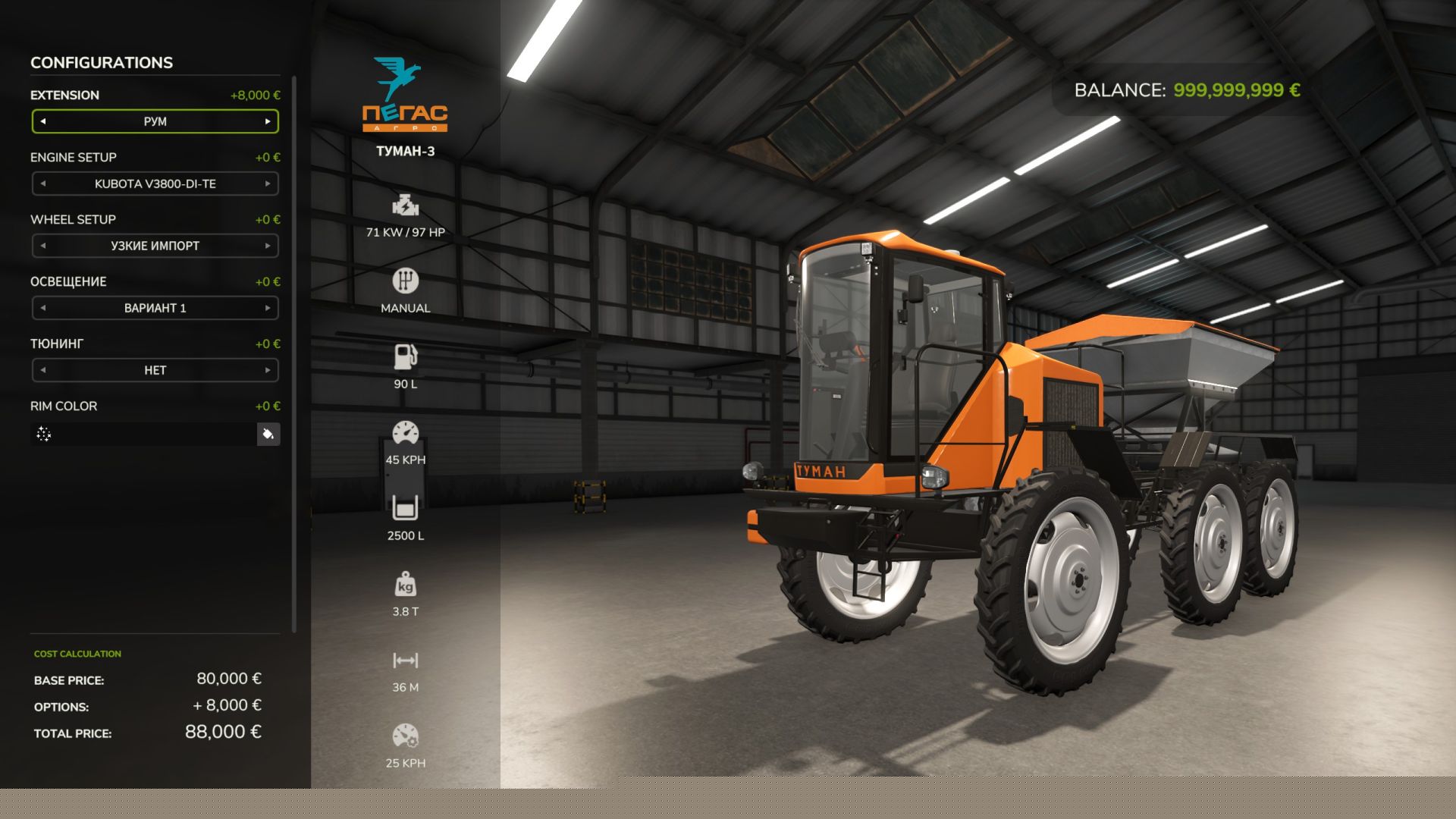Select previous Extension option arrow
Screen dimensions: 1456x819
point(43,121)
